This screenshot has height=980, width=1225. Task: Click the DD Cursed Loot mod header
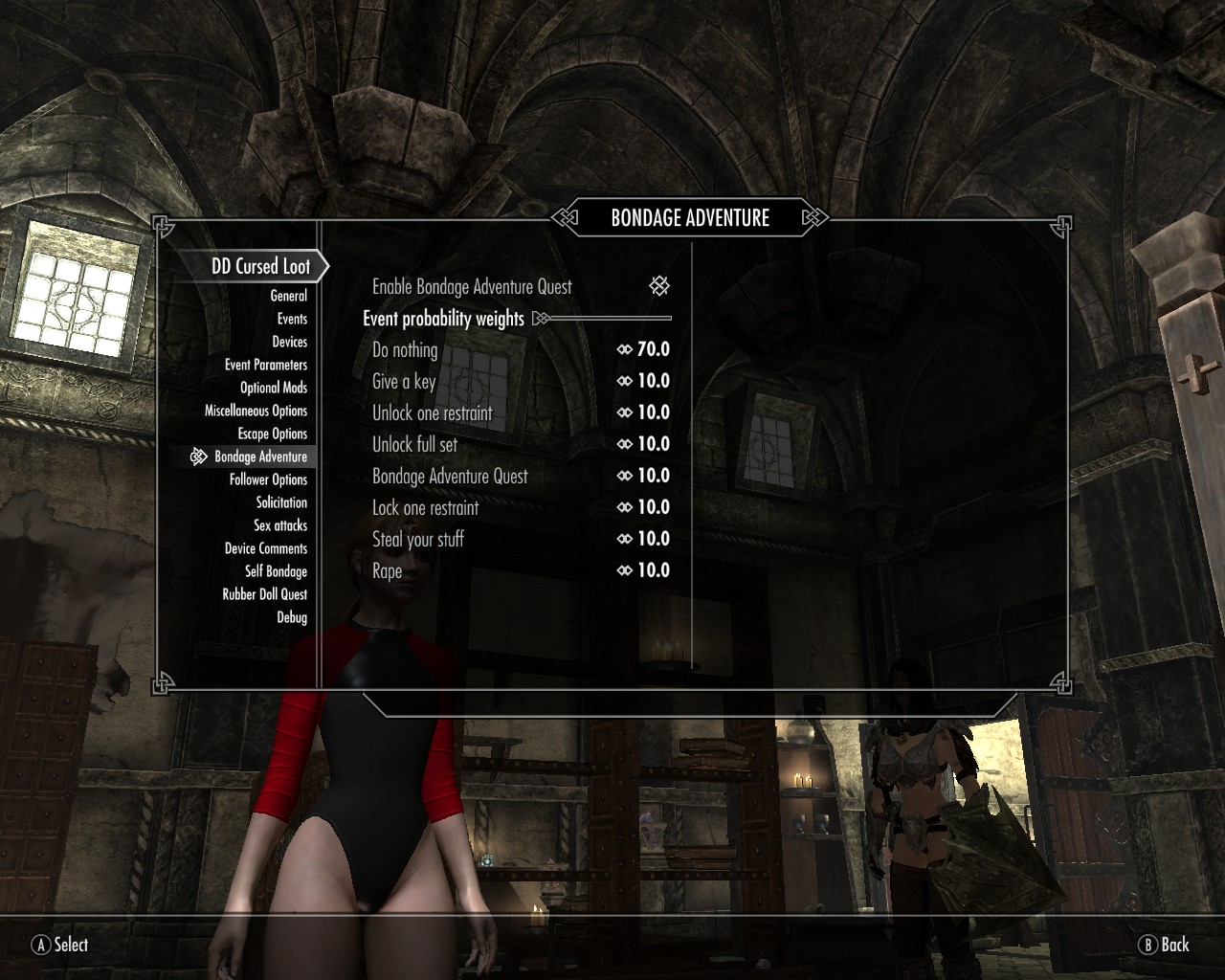(260, 266)
